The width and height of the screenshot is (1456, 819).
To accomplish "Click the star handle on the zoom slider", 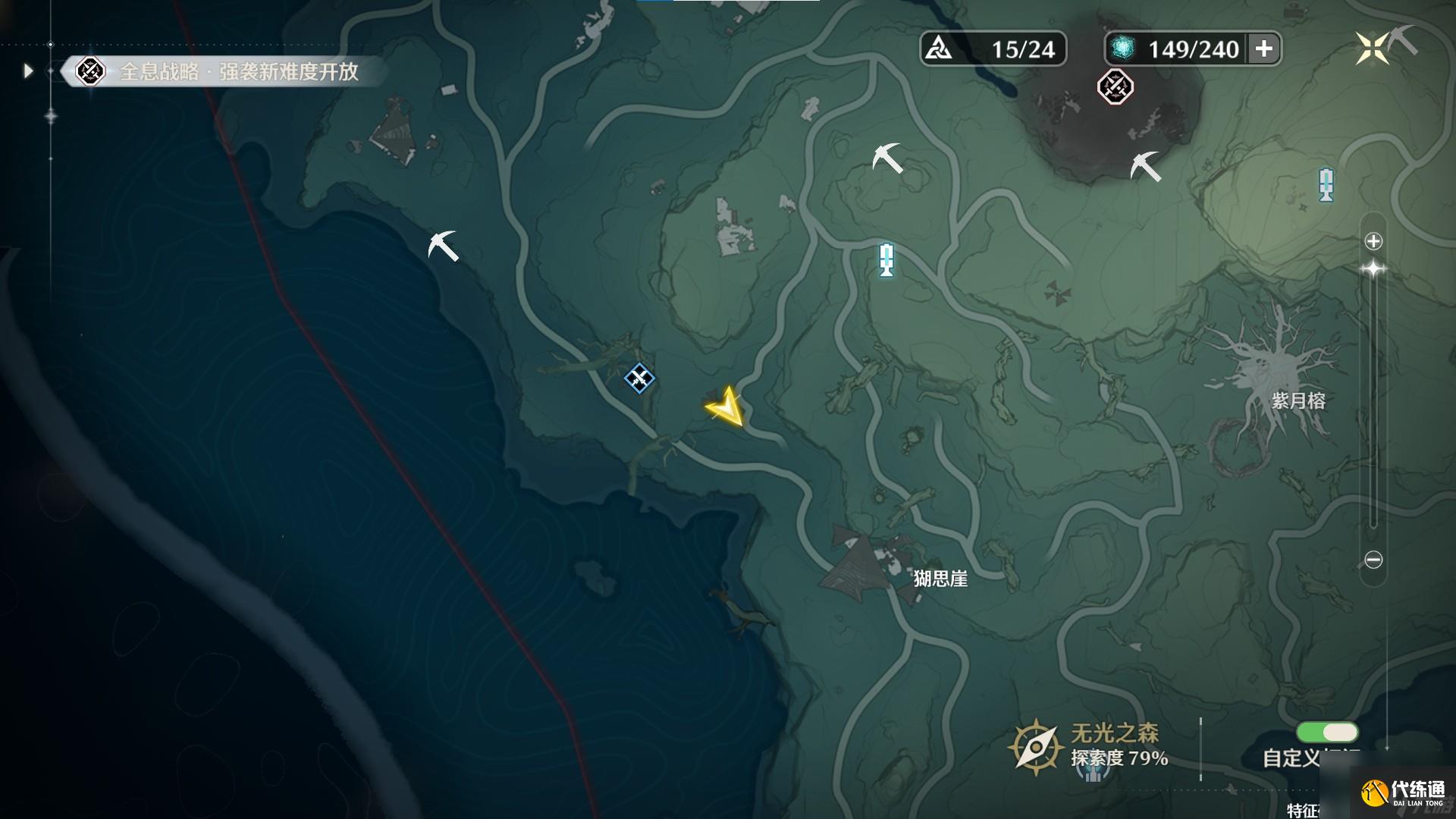I will coord(1373,269).
